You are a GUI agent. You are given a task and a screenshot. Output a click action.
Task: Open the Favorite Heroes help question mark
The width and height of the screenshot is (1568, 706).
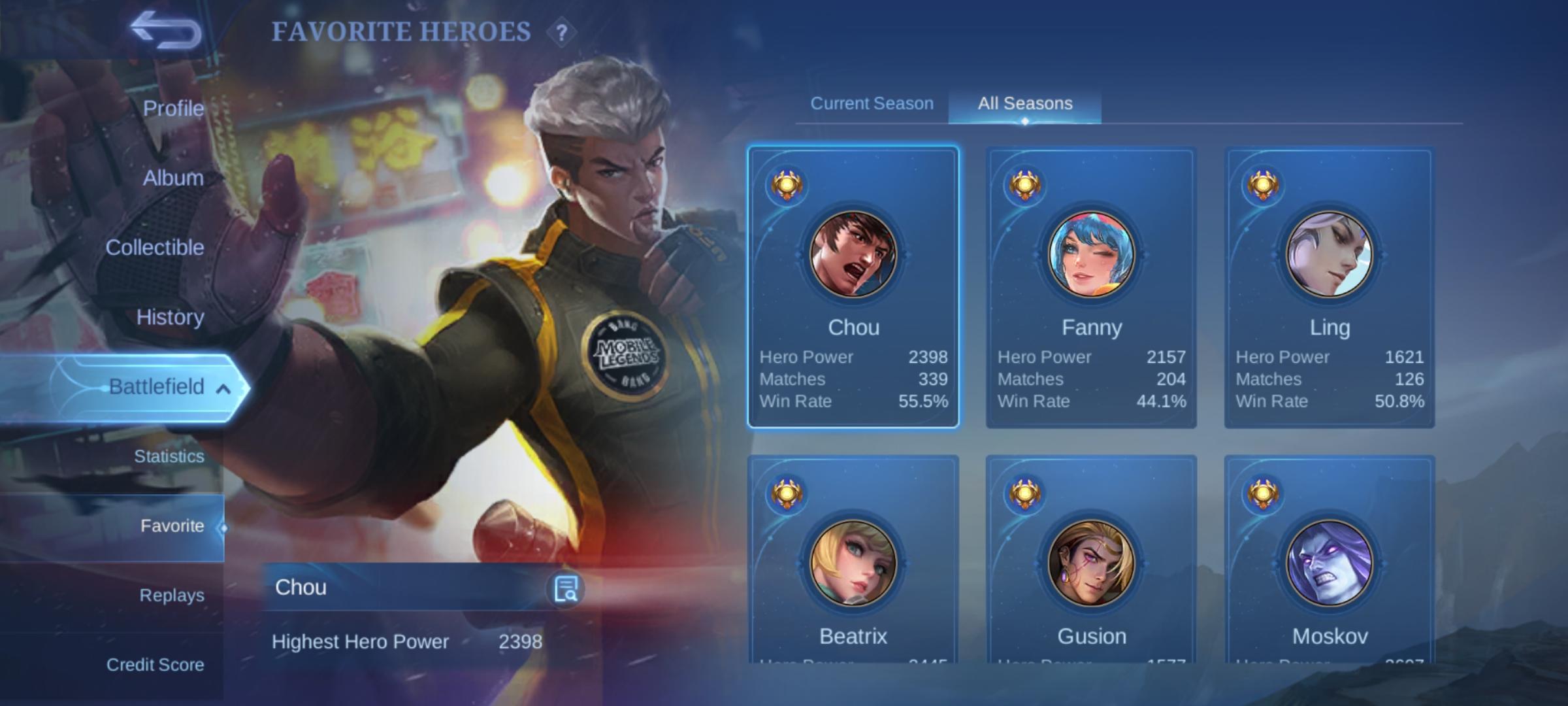pos(561,30)
